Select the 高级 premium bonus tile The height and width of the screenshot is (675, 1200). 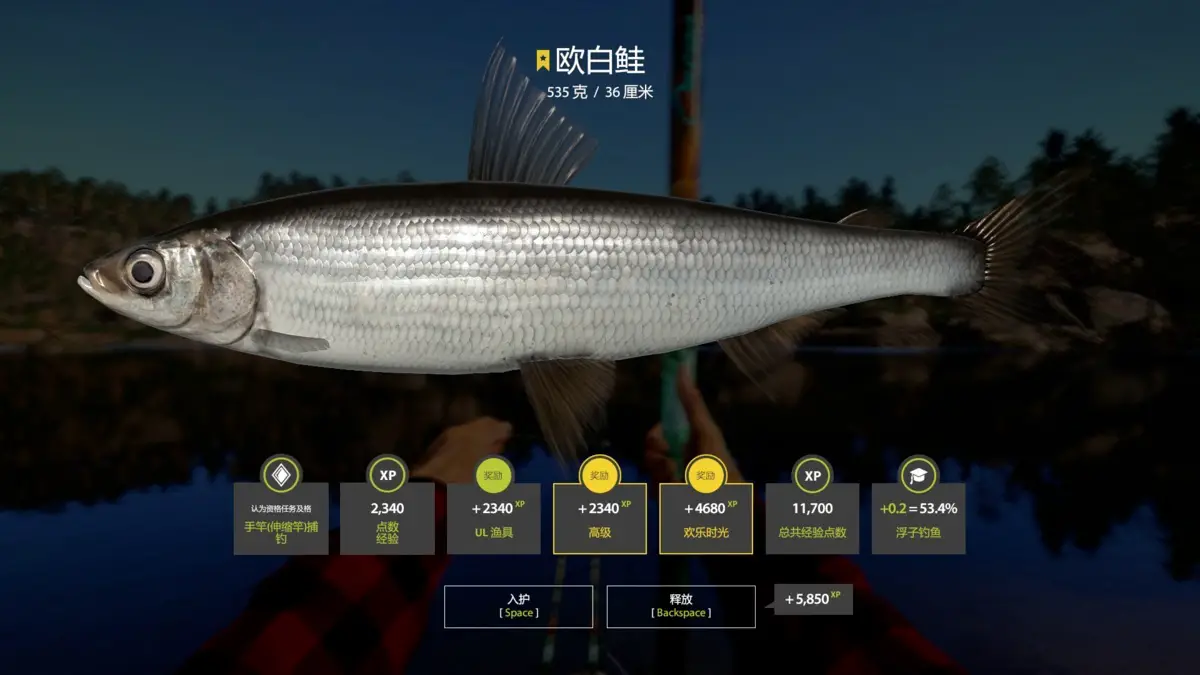click(x=600, y=518)
